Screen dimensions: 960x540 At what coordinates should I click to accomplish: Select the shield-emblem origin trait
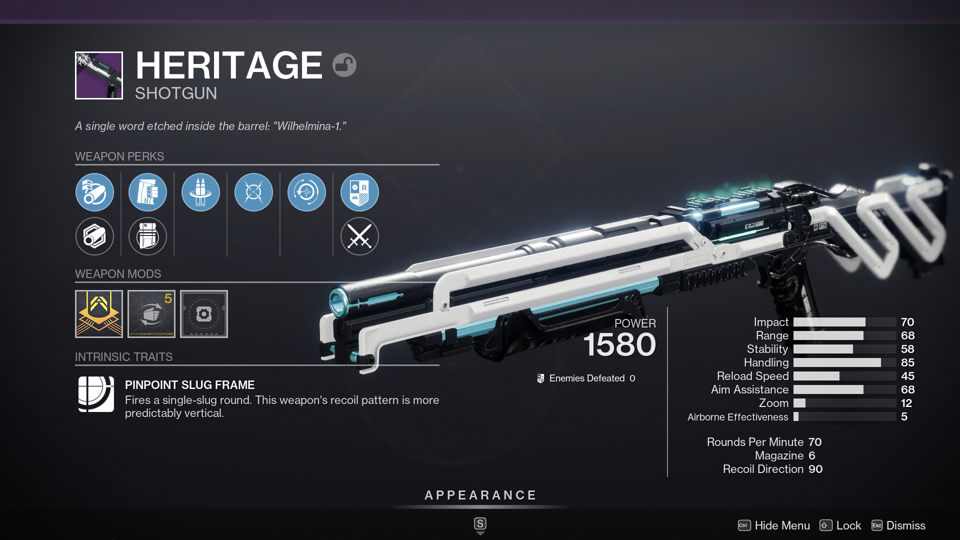click(360, 192)
